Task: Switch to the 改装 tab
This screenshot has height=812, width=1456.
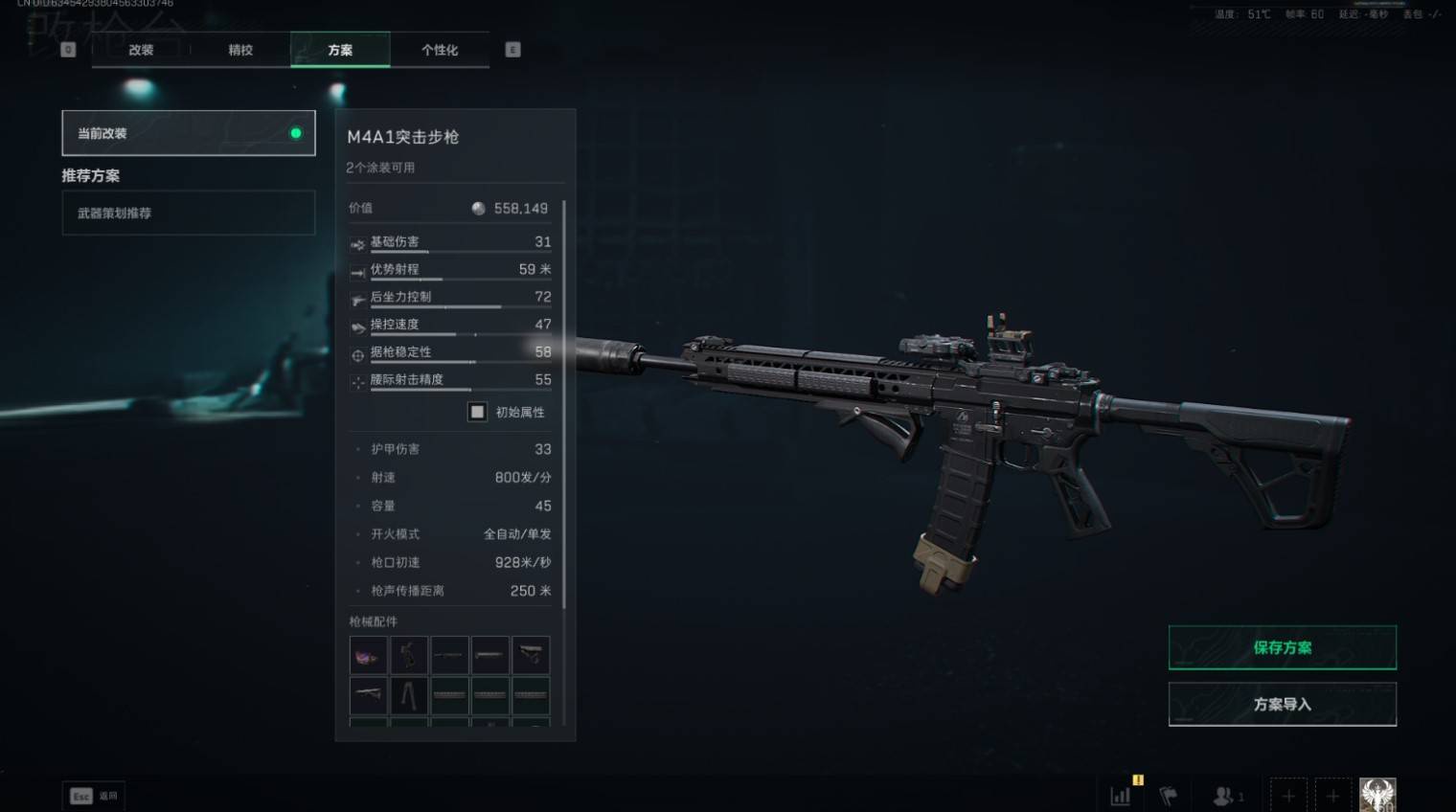Action: point(141,50)
